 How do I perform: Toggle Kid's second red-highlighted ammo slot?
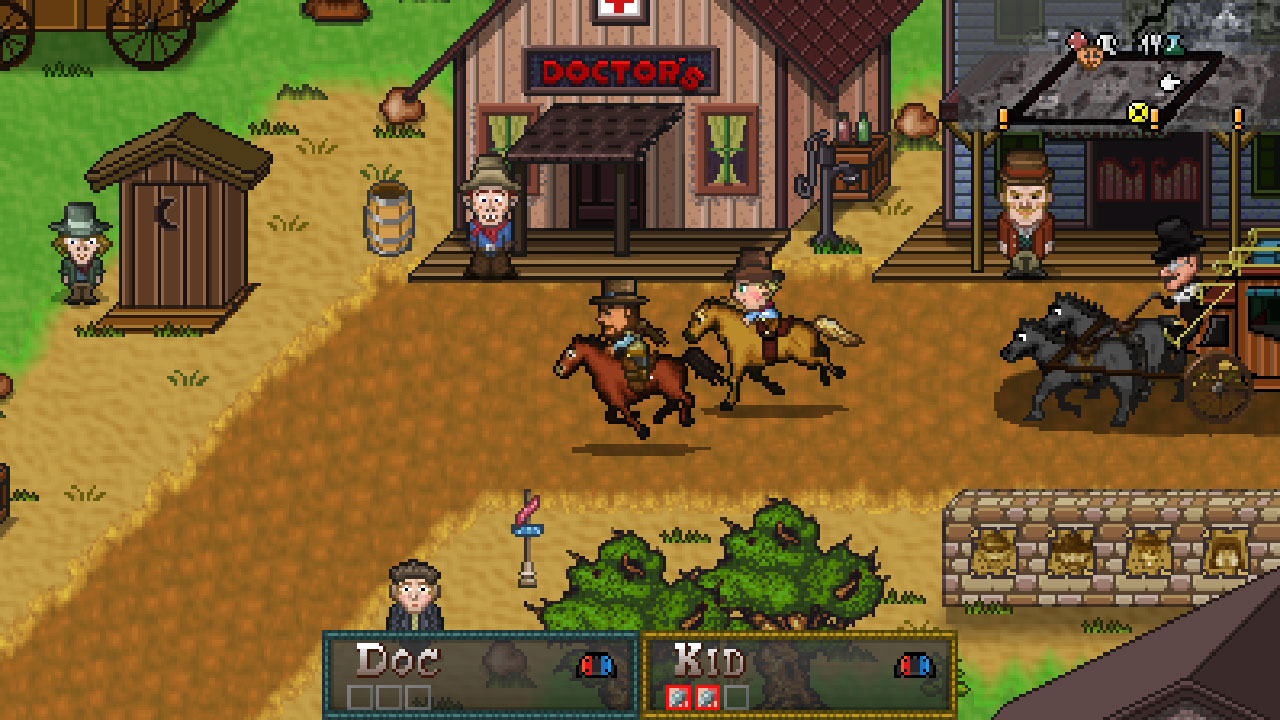tap(707, 695)
